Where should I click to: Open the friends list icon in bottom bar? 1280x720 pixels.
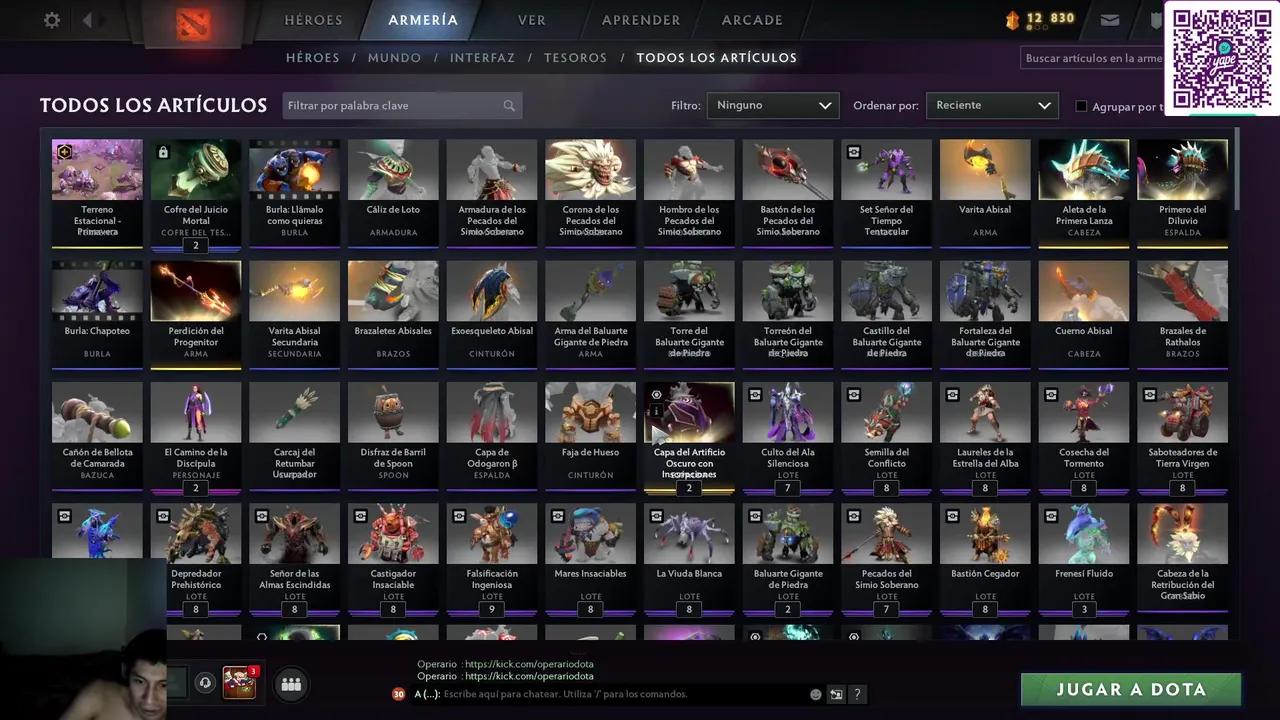pos(290,683)
